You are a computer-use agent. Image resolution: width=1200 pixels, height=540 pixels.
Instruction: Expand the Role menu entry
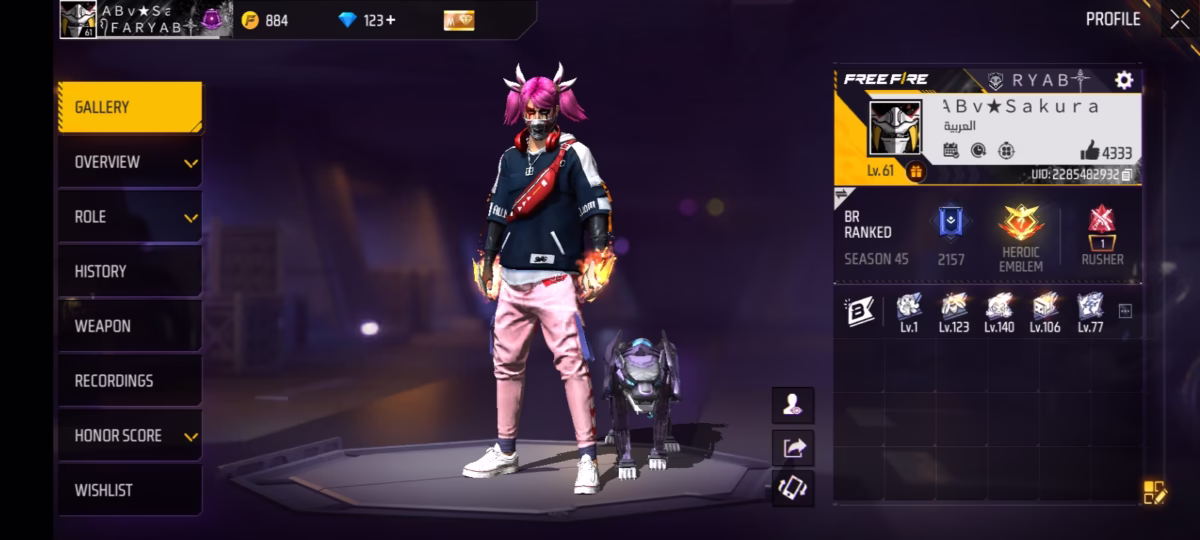pos(129,217)
